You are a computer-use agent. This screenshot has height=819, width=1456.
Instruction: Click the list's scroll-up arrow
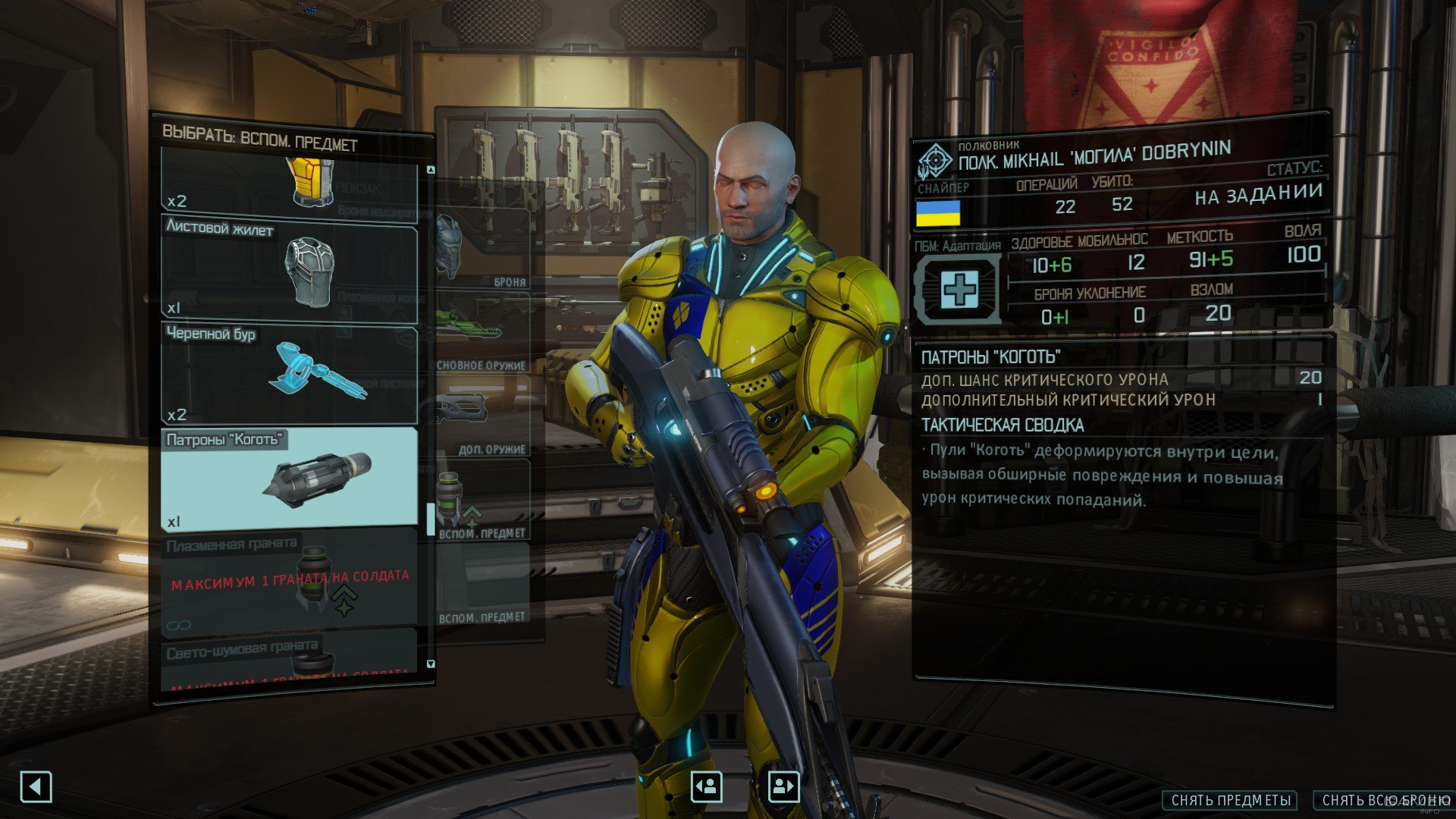click(x=431, y=170)
